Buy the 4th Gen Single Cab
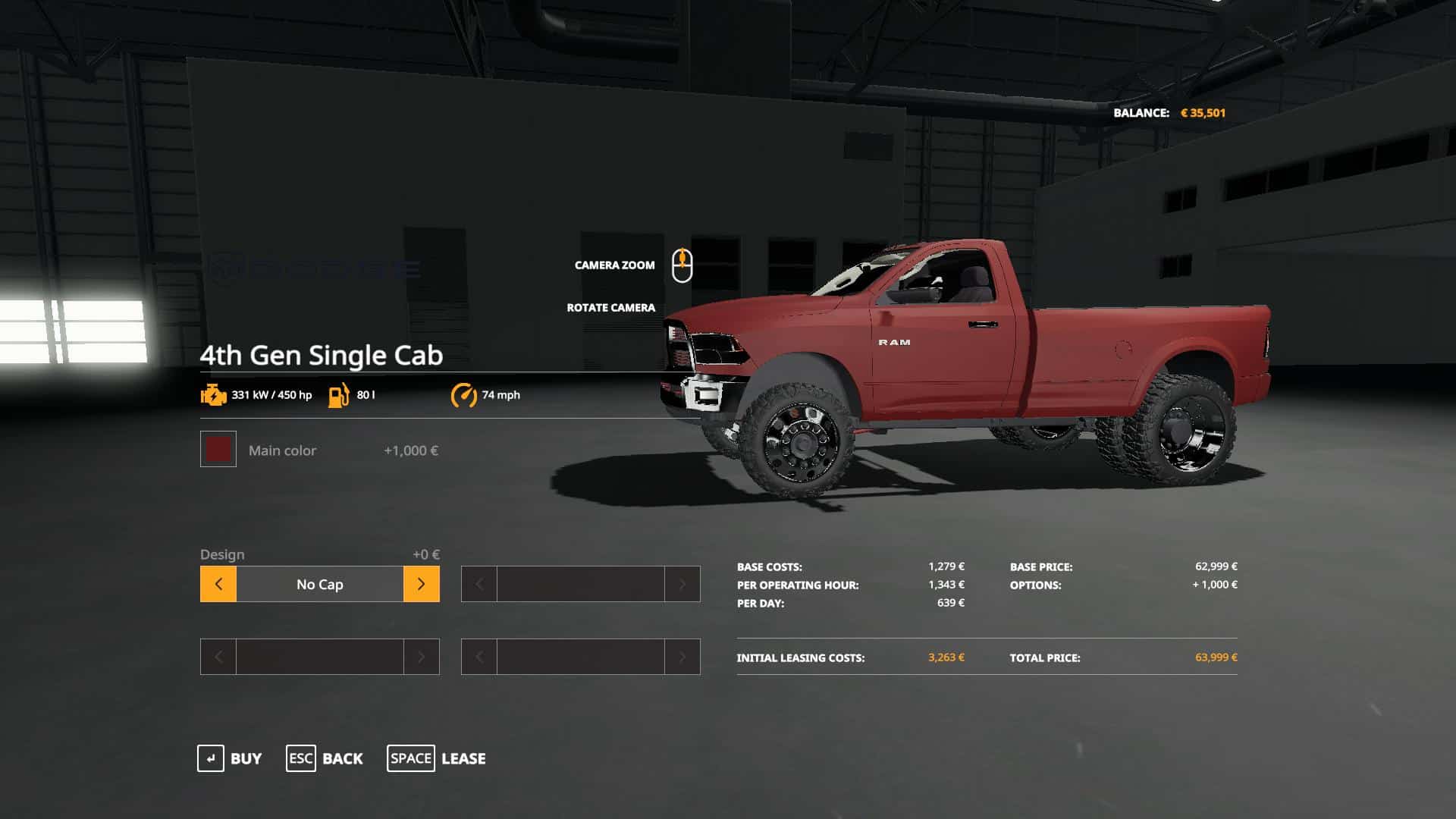Screen dimensions: 1456x819 tap(229, 758)
